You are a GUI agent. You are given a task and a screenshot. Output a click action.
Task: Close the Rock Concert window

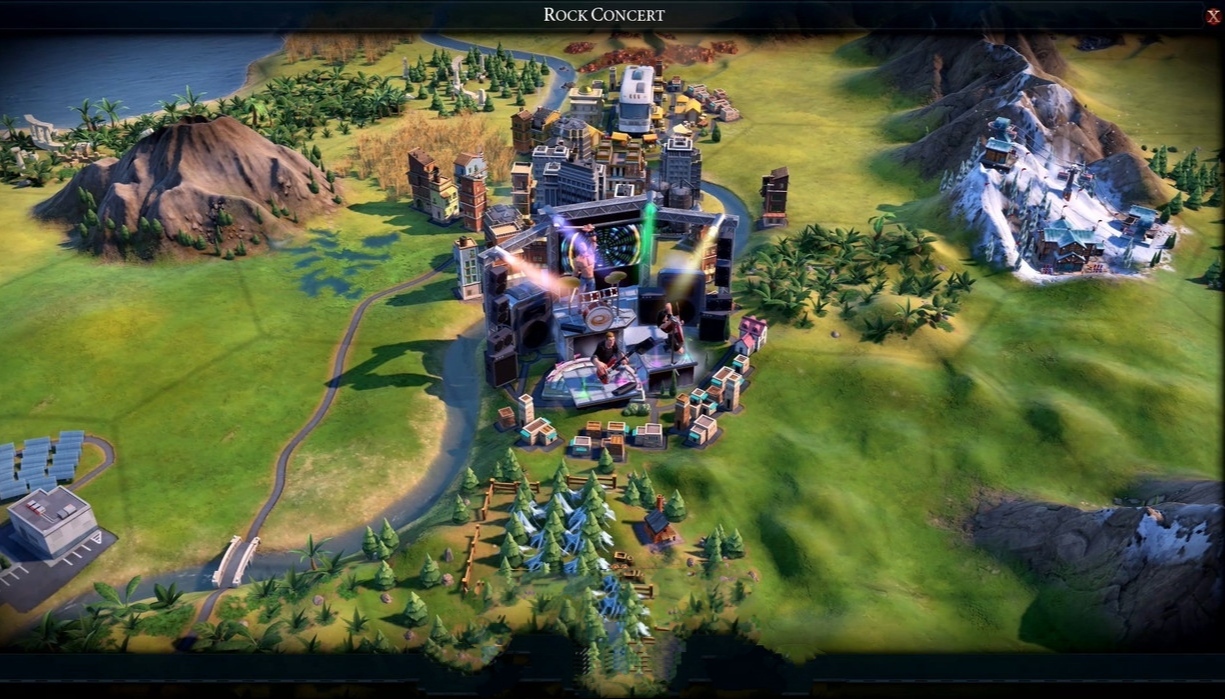pos(1213,16)
